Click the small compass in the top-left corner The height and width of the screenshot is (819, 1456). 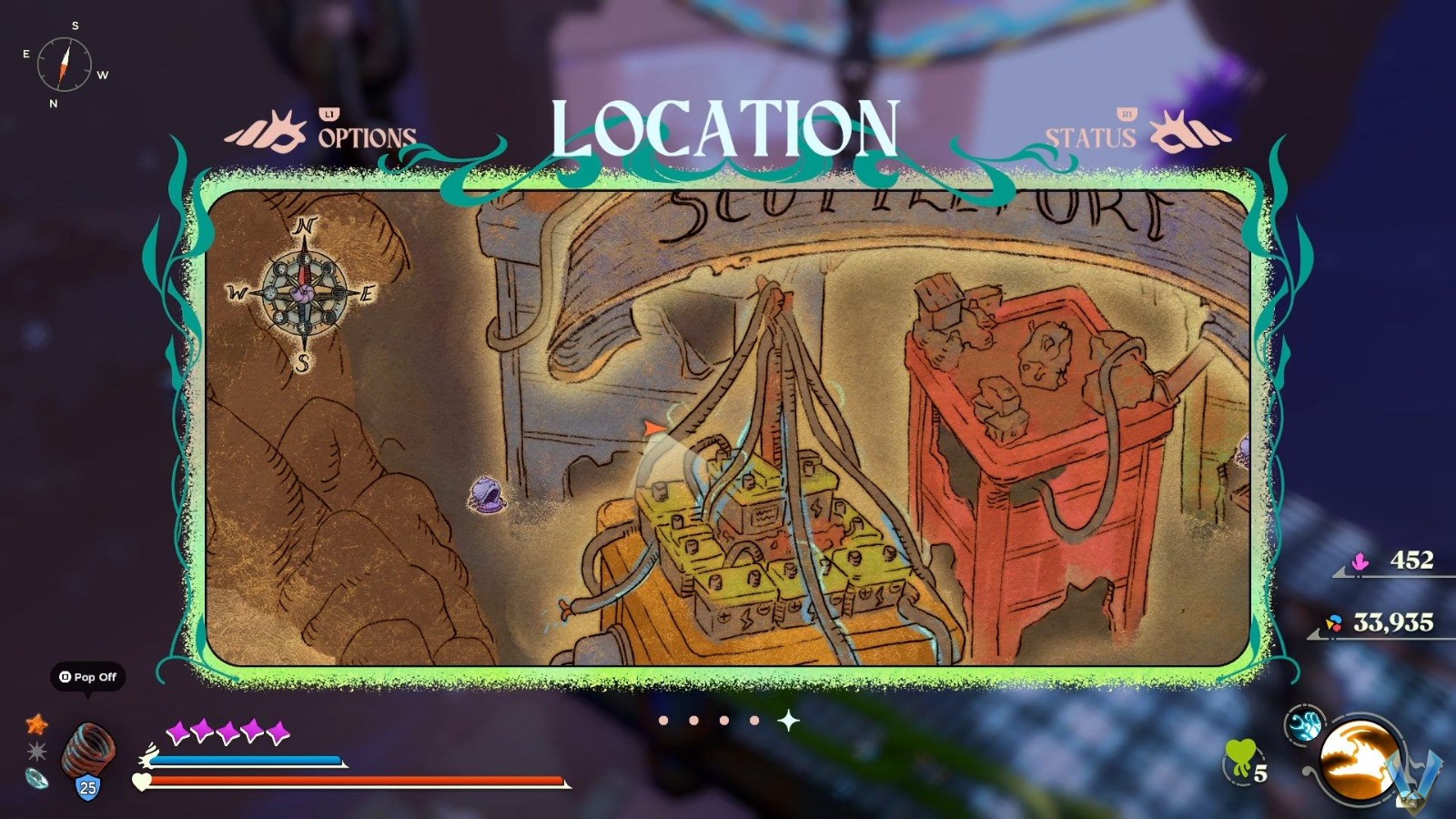pyautogui.click(x=64, y=65)
